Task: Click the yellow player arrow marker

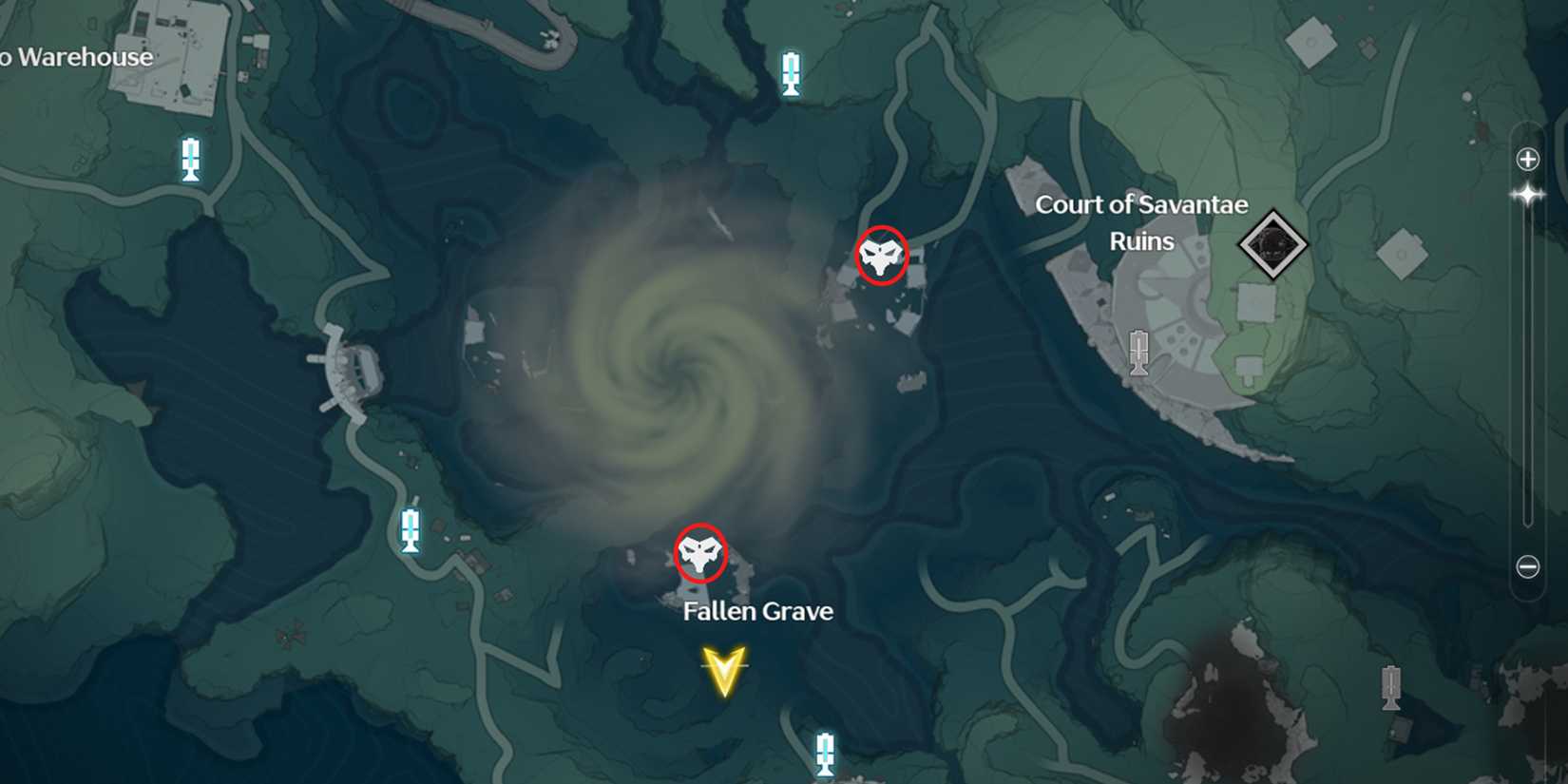Action: pyautogui.click(x=724, y=672)
